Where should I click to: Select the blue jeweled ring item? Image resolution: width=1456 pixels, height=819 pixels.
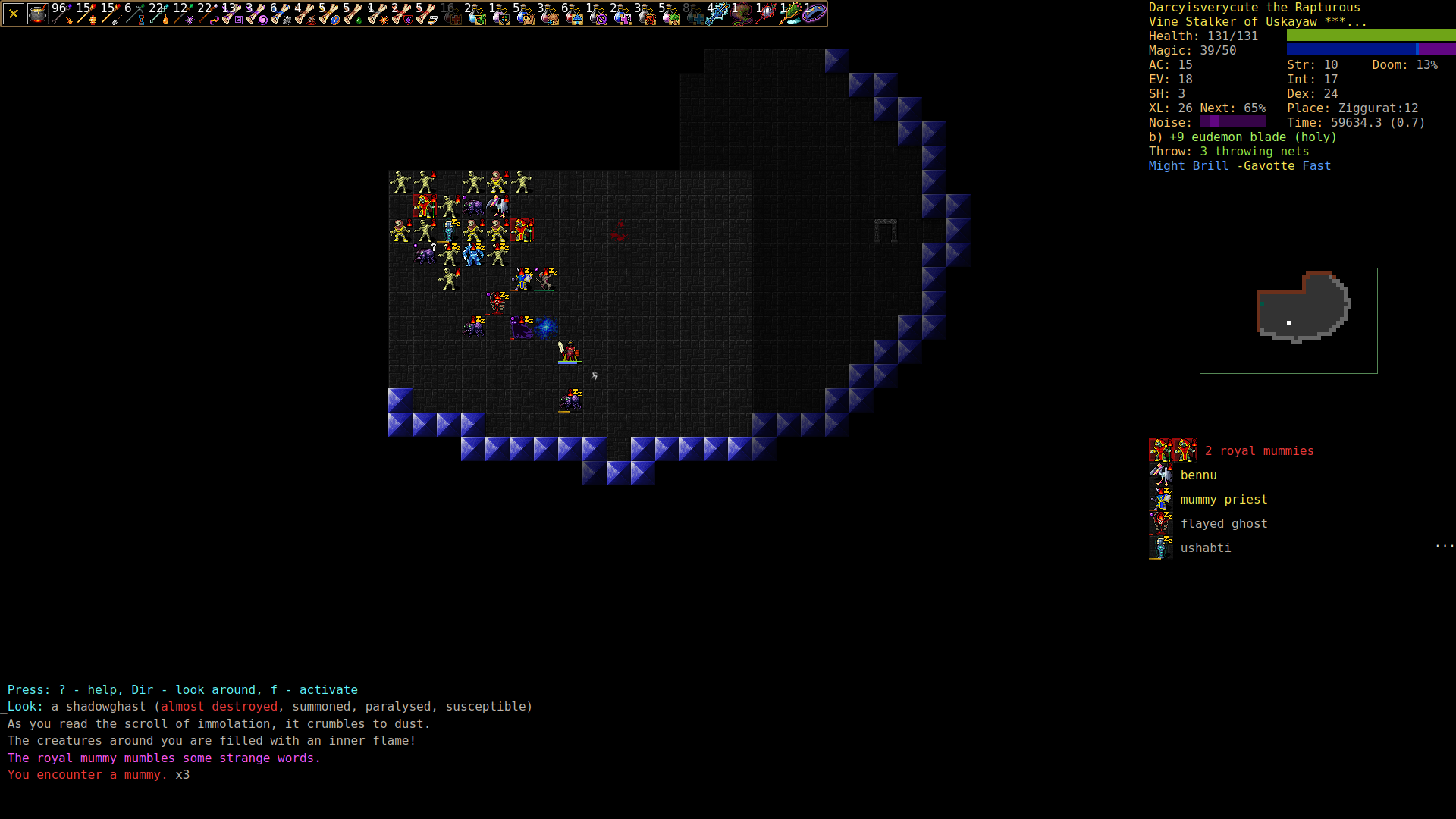point(814,14)
